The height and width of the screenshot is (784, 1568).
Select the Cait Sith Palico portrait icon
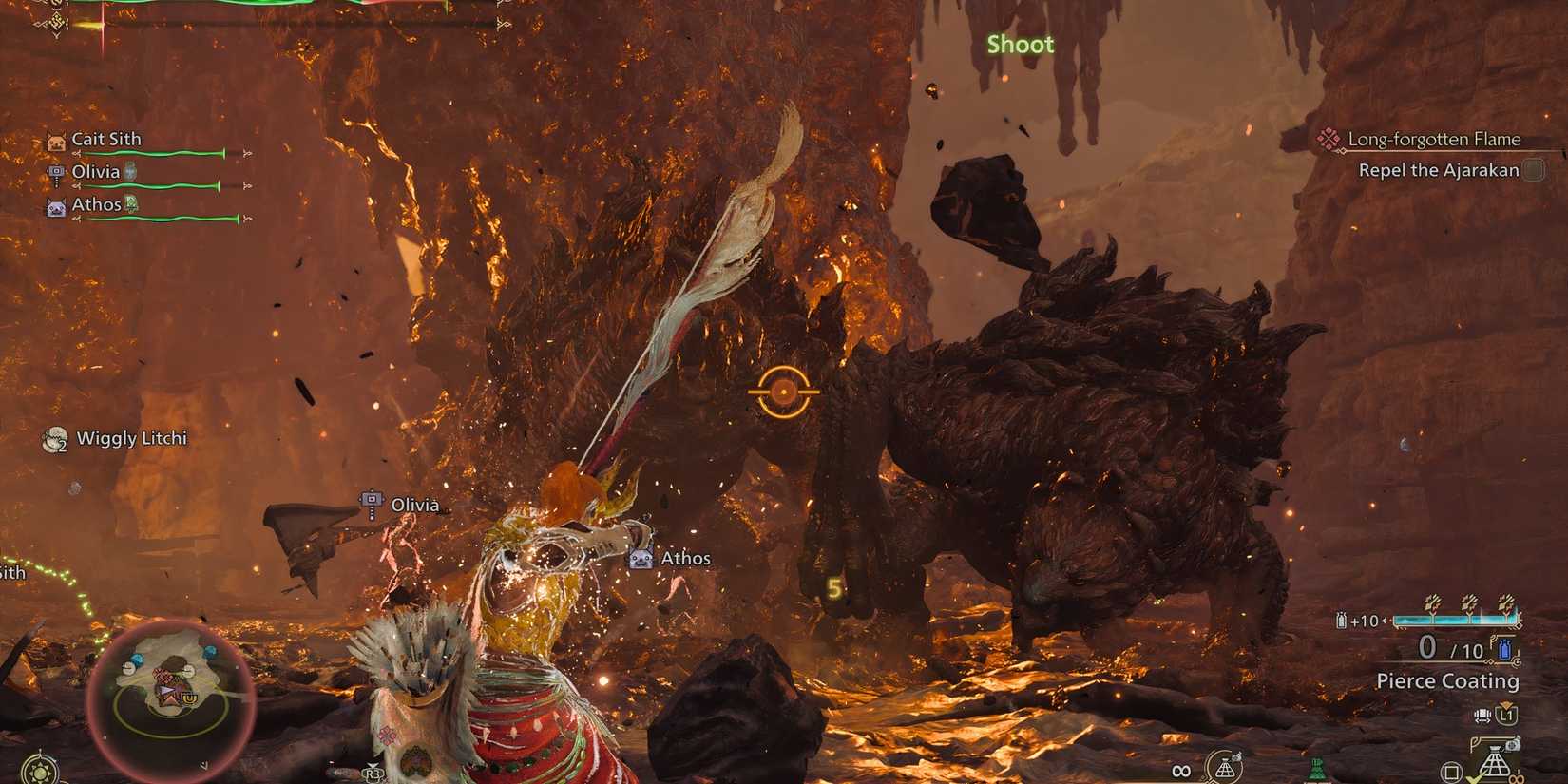click(54, 139)
